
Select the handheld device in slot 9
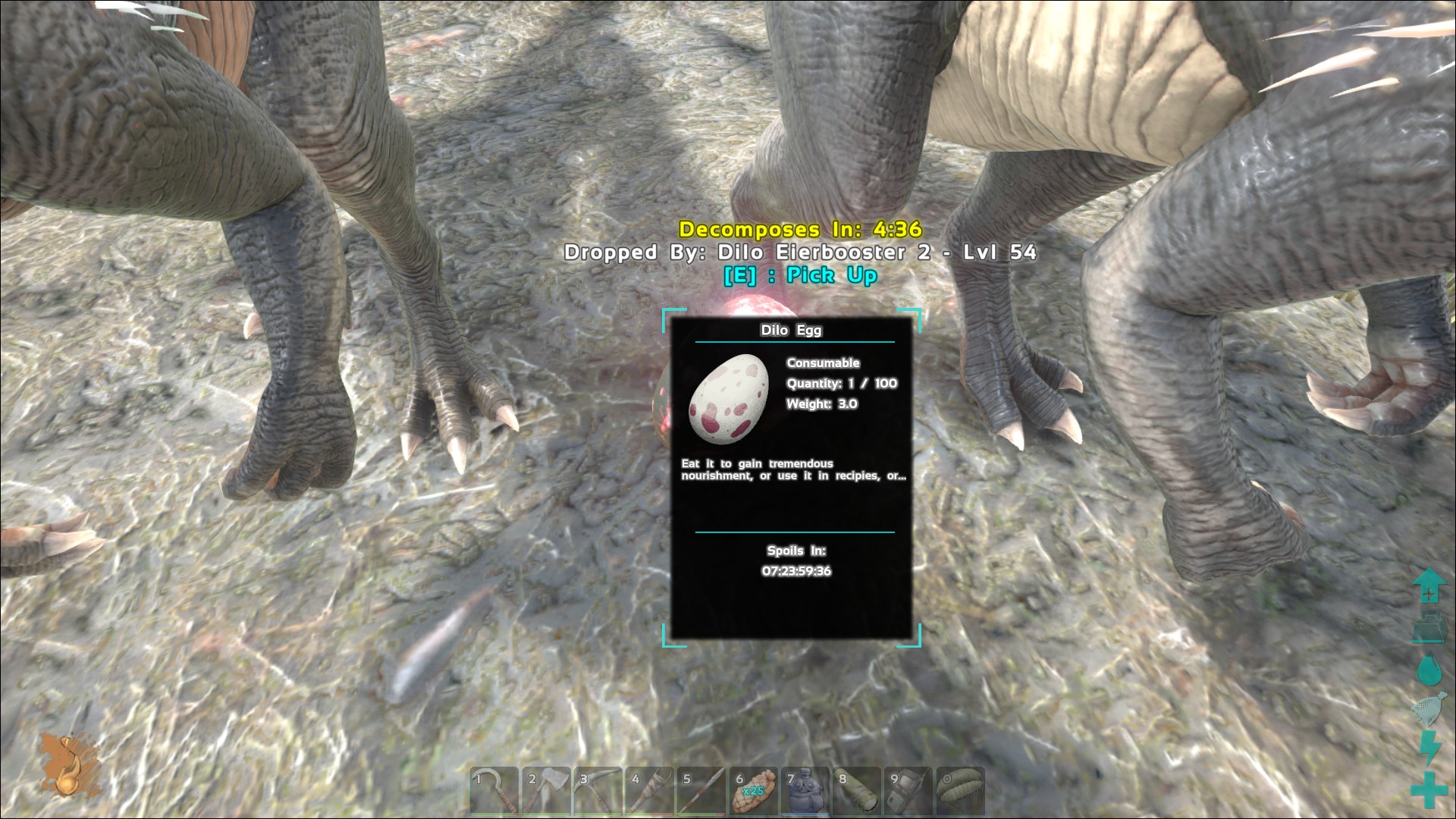pyautogui.click(x=908, y=791)
